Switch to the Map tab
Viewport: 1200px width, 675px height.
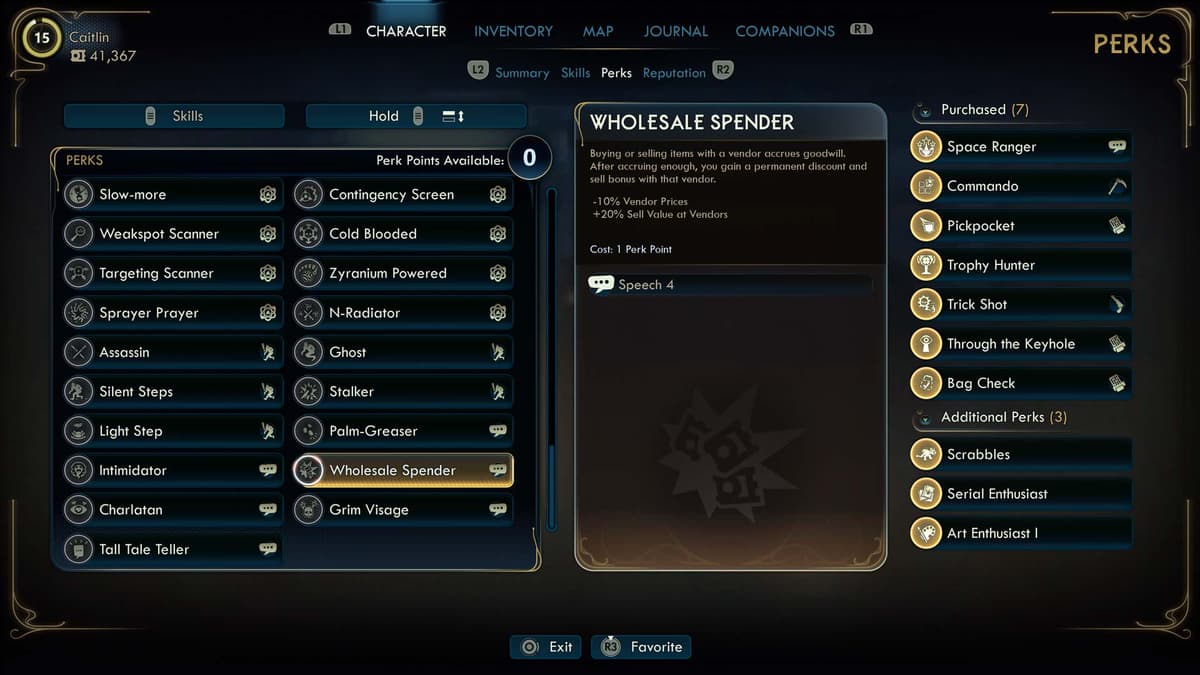tap(598, 31)
